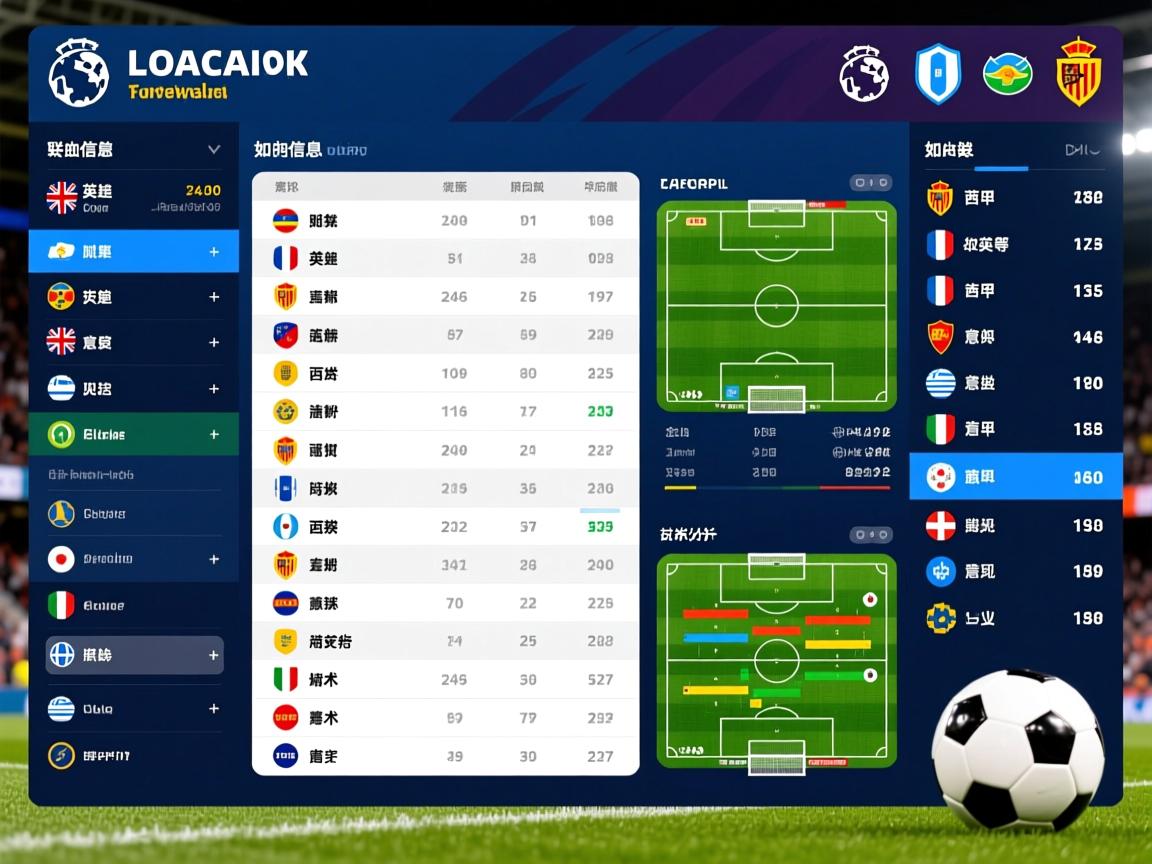Switch to the dim tab at the right panel's top
The image size is (1152, 864).
pyautogui.click(x=1082, y=150)
